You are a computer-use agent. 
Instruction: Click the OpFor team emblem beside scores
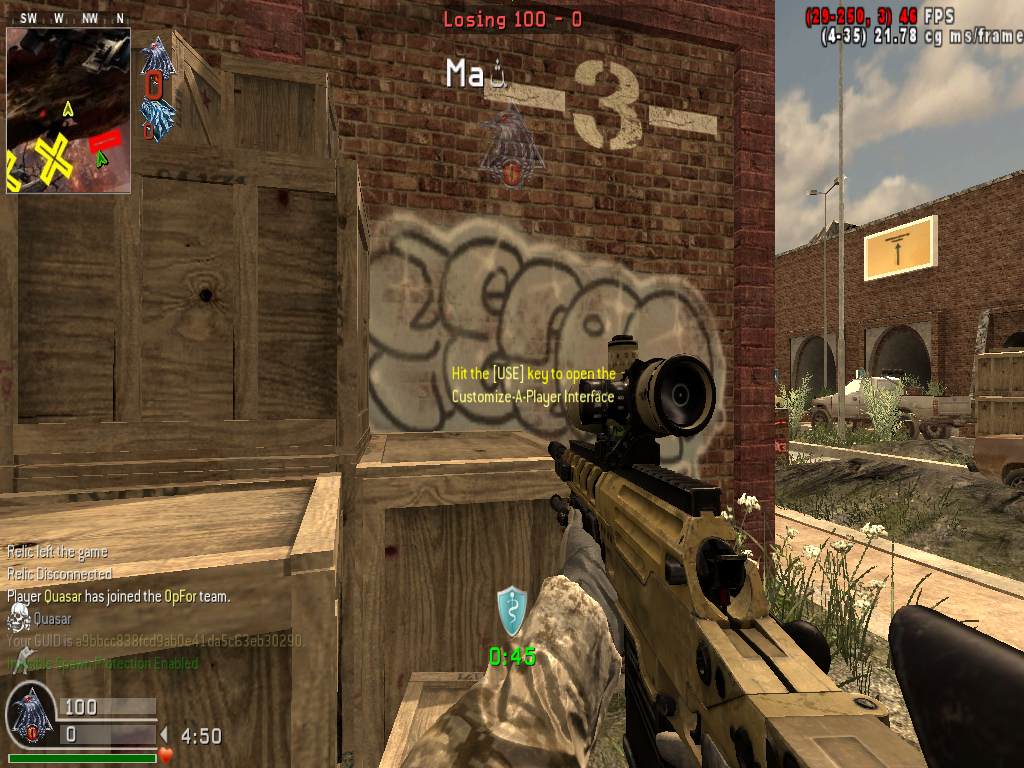pos(30,716)
